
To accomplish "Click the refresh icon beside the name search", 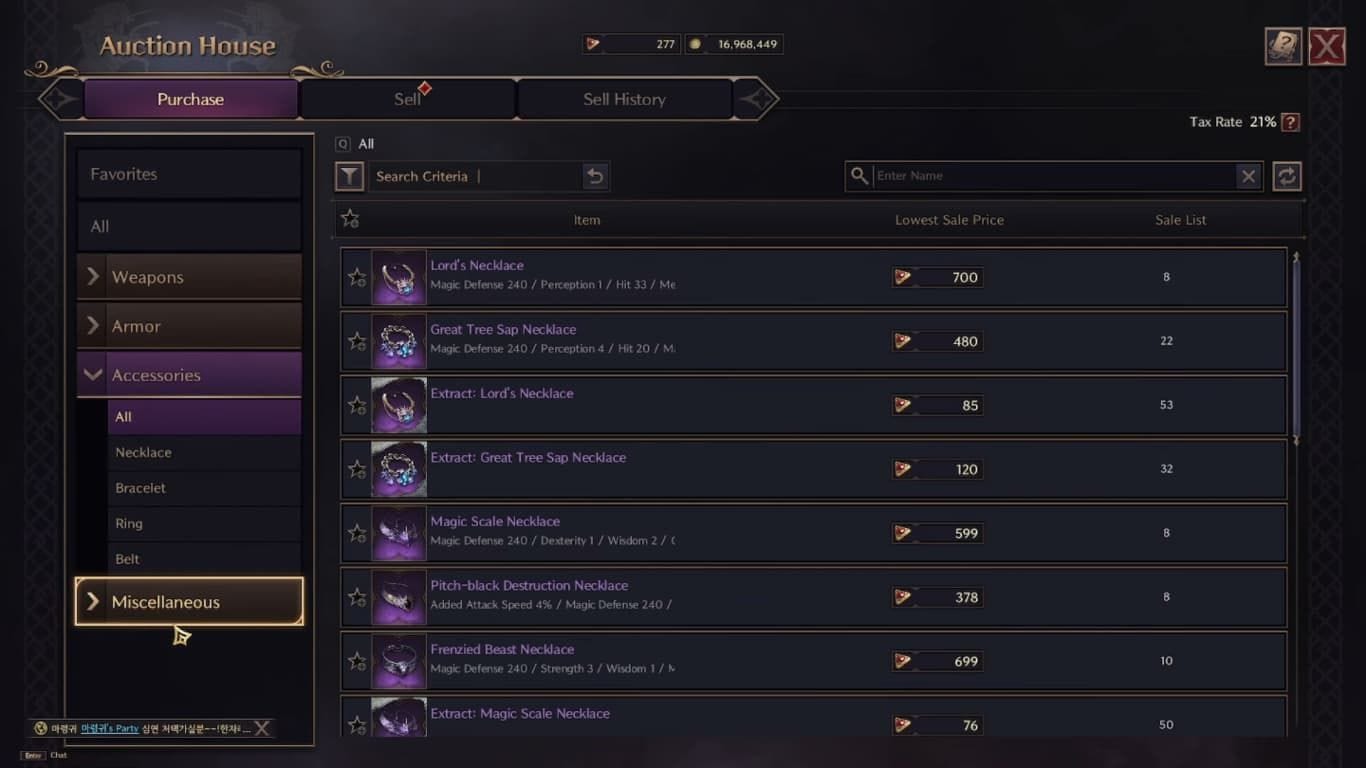I will 1287,176.
